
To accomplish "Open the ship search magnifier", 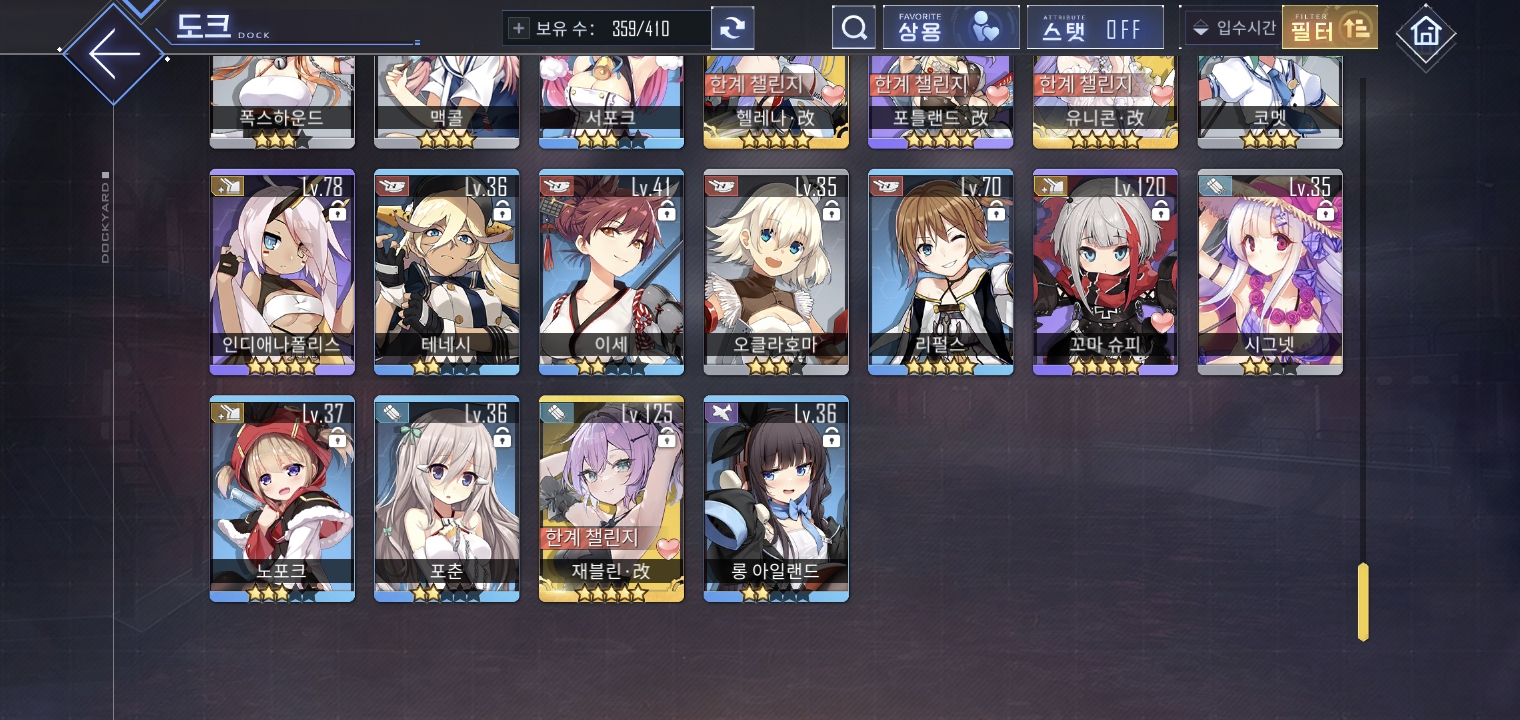I will 853,28.
